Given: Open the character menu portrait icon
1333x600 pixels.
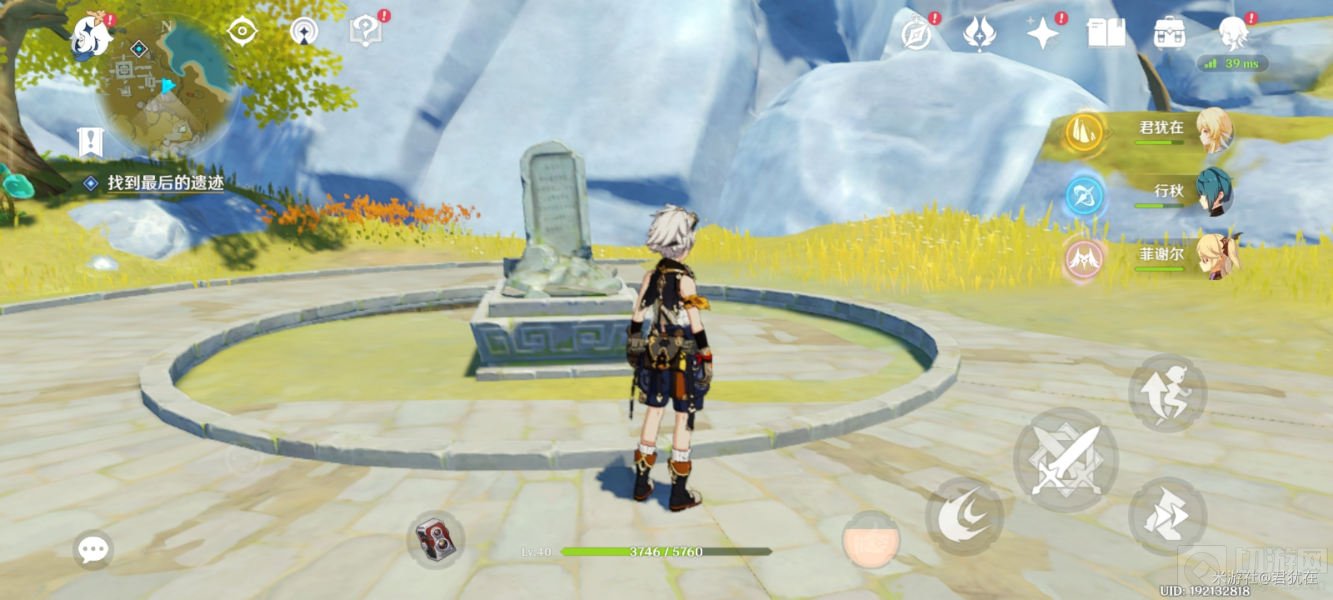Looking at the screenshot, I should (x=1234, y=34).
